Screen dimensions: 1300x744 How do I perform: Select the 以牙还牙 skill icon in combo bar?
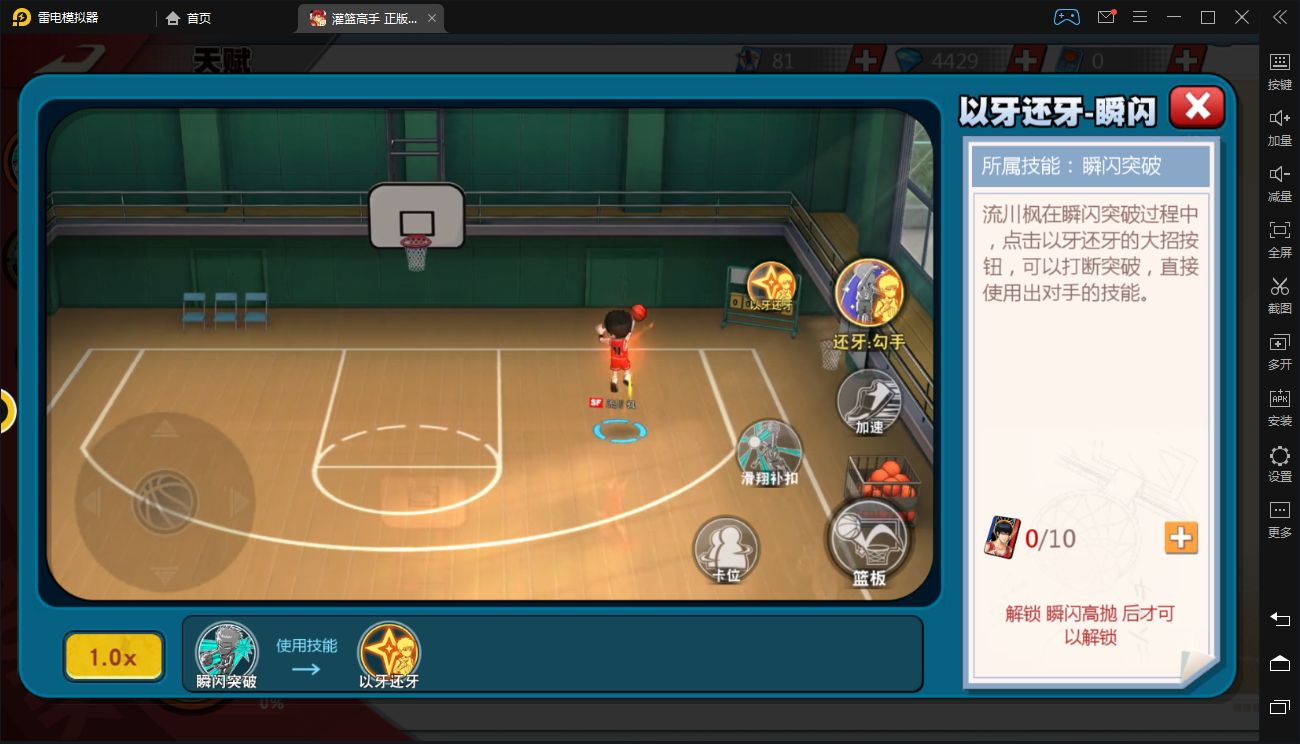click(x=389, y=652)
